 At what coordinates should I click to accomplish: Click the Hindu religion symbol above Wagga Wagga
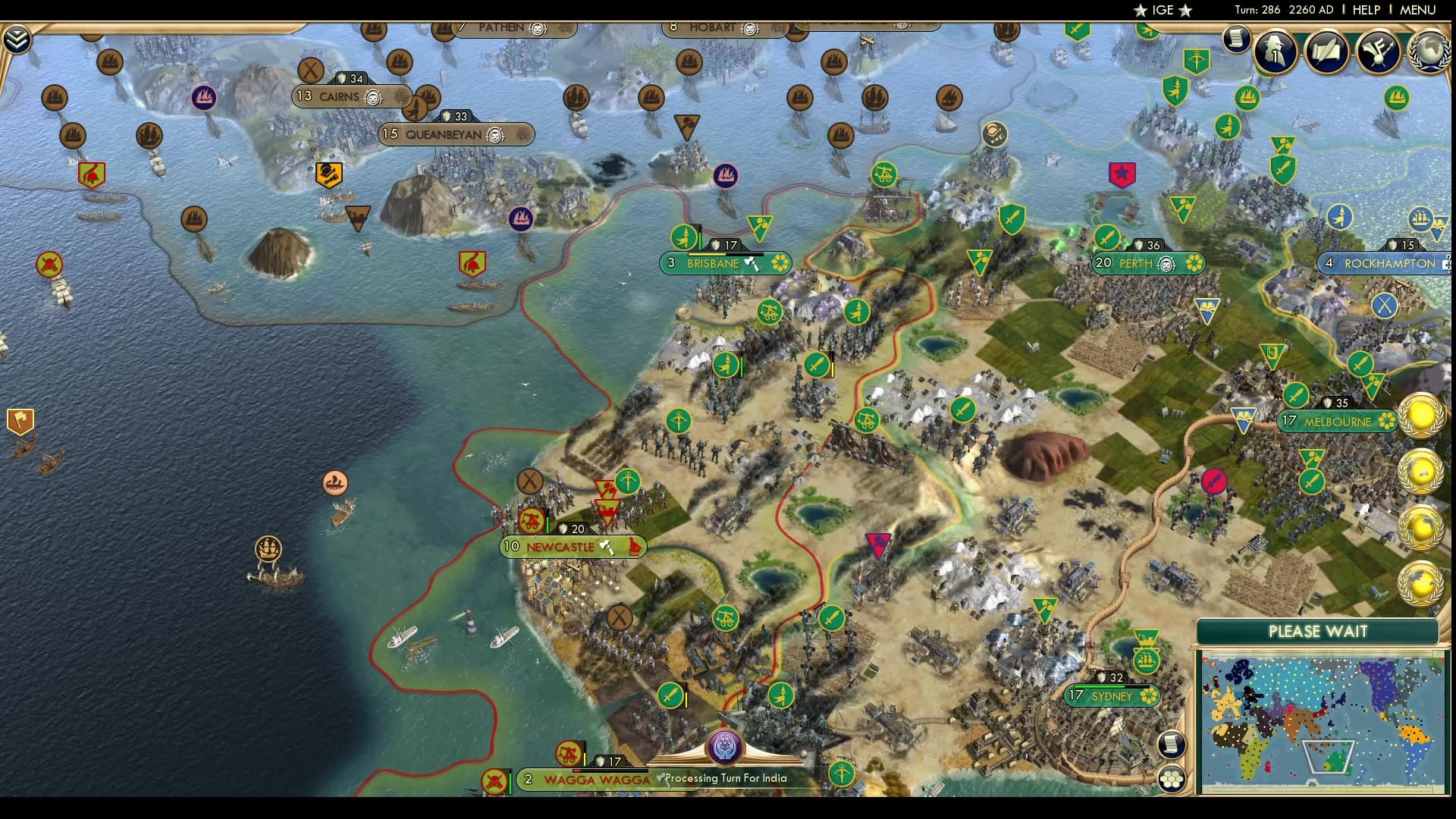[x=726, y=747]
